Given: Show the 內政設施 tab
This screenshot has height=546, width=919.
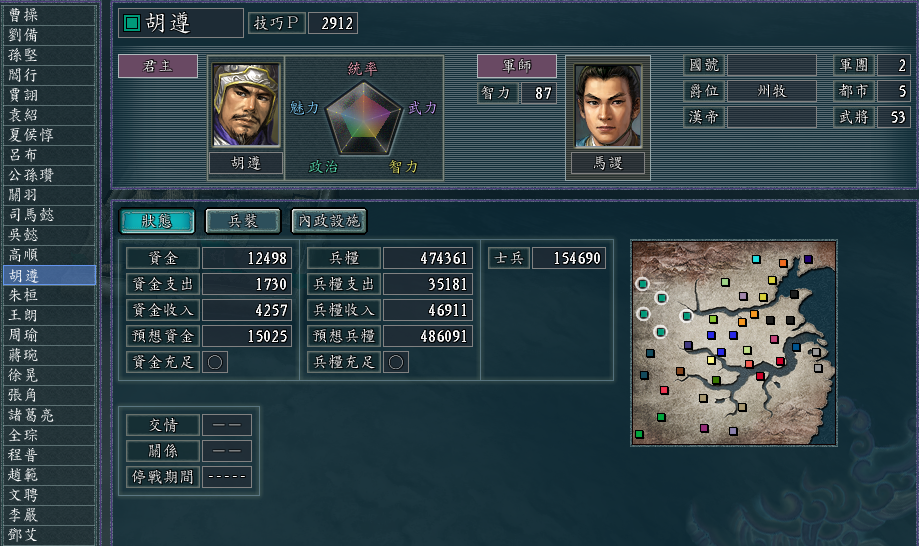Looking at the screenshot, I should point(329,220).
